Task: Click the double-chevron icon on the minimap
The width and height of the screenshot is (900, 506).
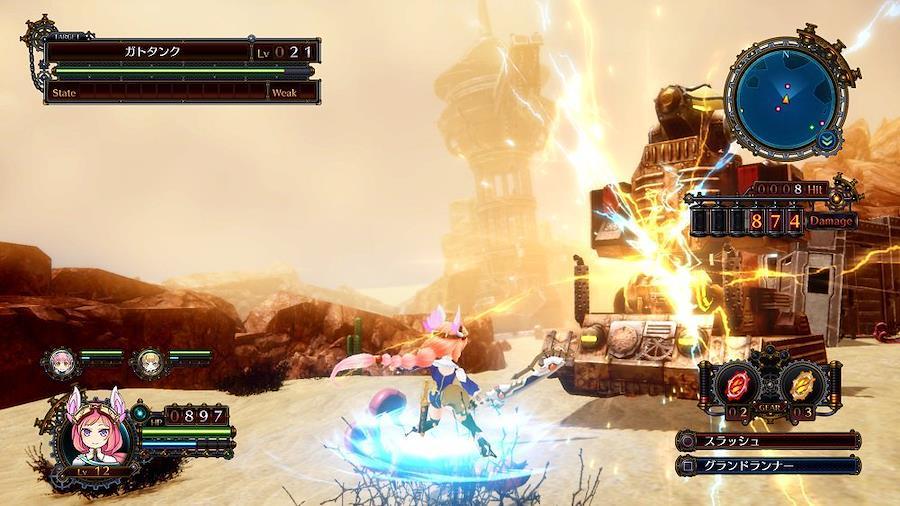Action: tap(828, 140)
